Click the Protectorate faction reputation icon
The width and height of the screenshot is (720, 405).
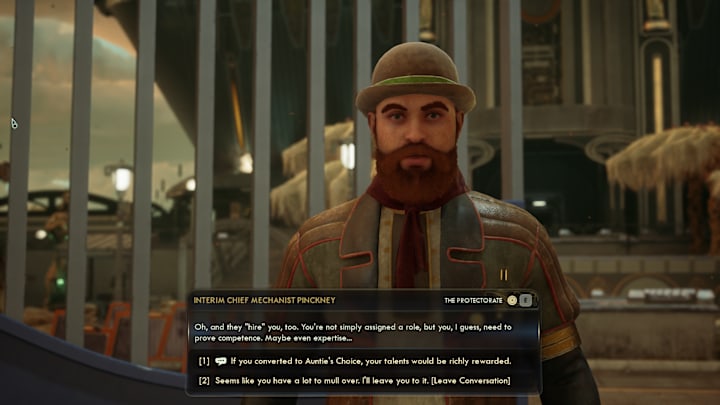click(512, 300)
